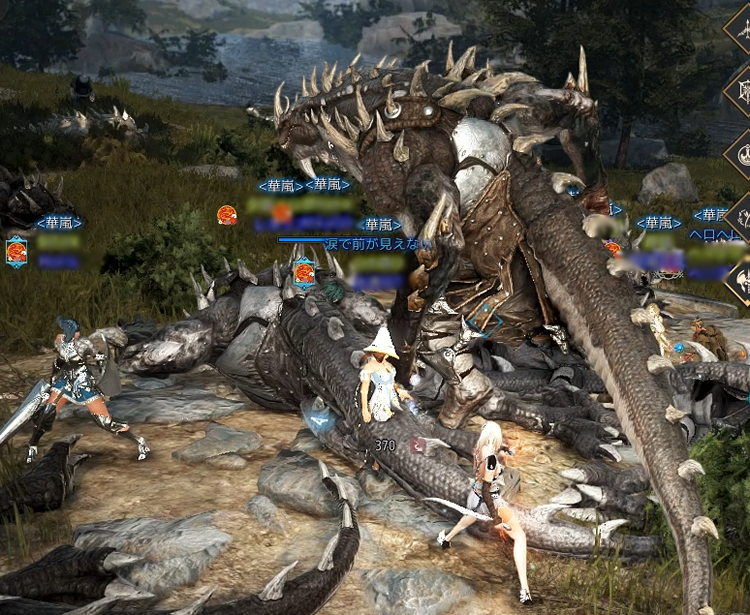This screenshot has height=615, width=750.
Task: Activate the squiggly creature diamond icon
Action: tap(742, 219)
